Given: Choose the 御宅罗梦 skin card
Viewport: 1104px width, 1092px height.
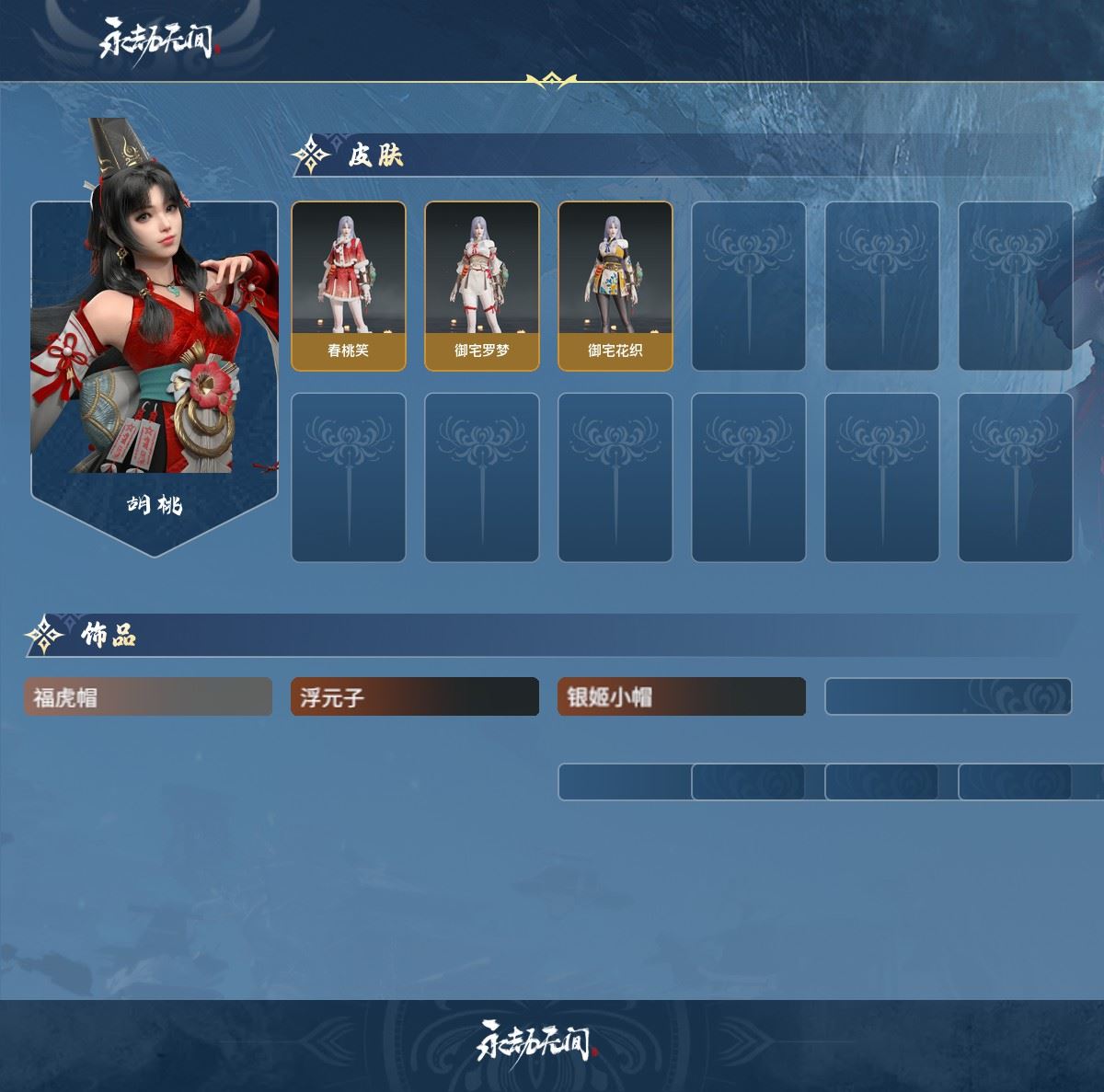Looking at the screenshot, I should tap(482, 286).
